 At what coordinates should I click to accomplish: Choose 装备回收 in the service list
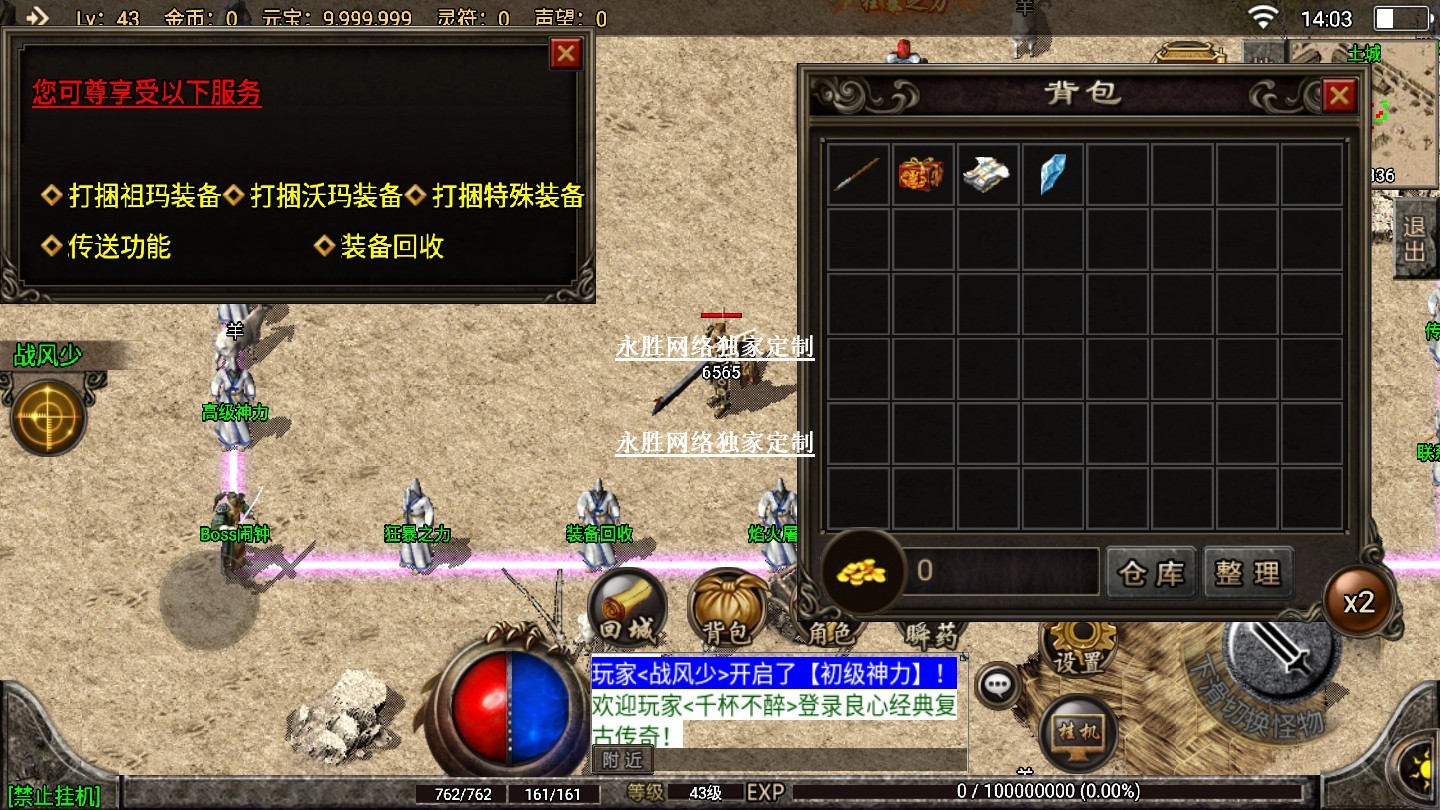(x=391, y=246)
